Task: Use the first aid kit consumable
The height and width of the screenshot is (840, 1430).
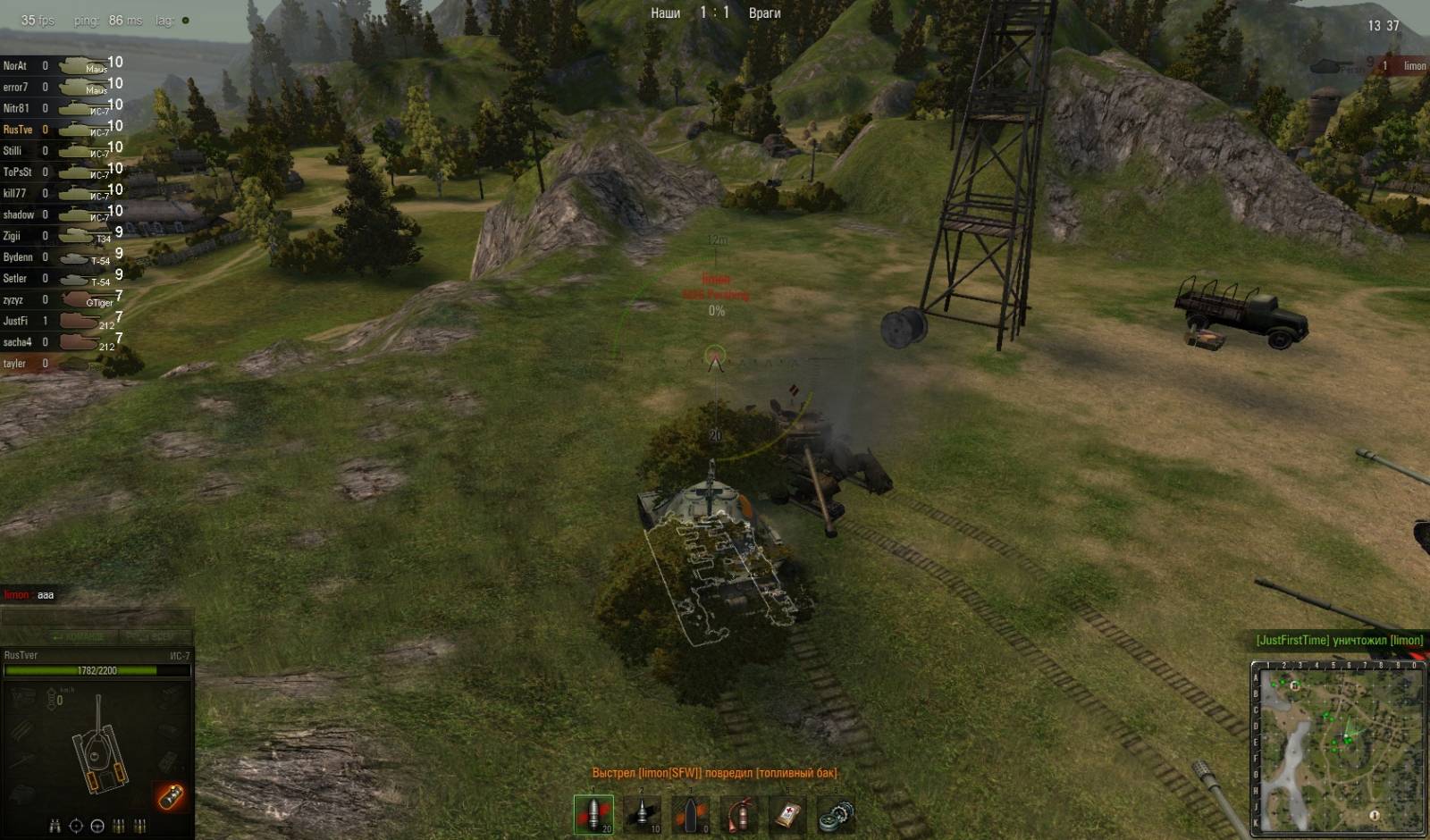Action: click(788, 814)
